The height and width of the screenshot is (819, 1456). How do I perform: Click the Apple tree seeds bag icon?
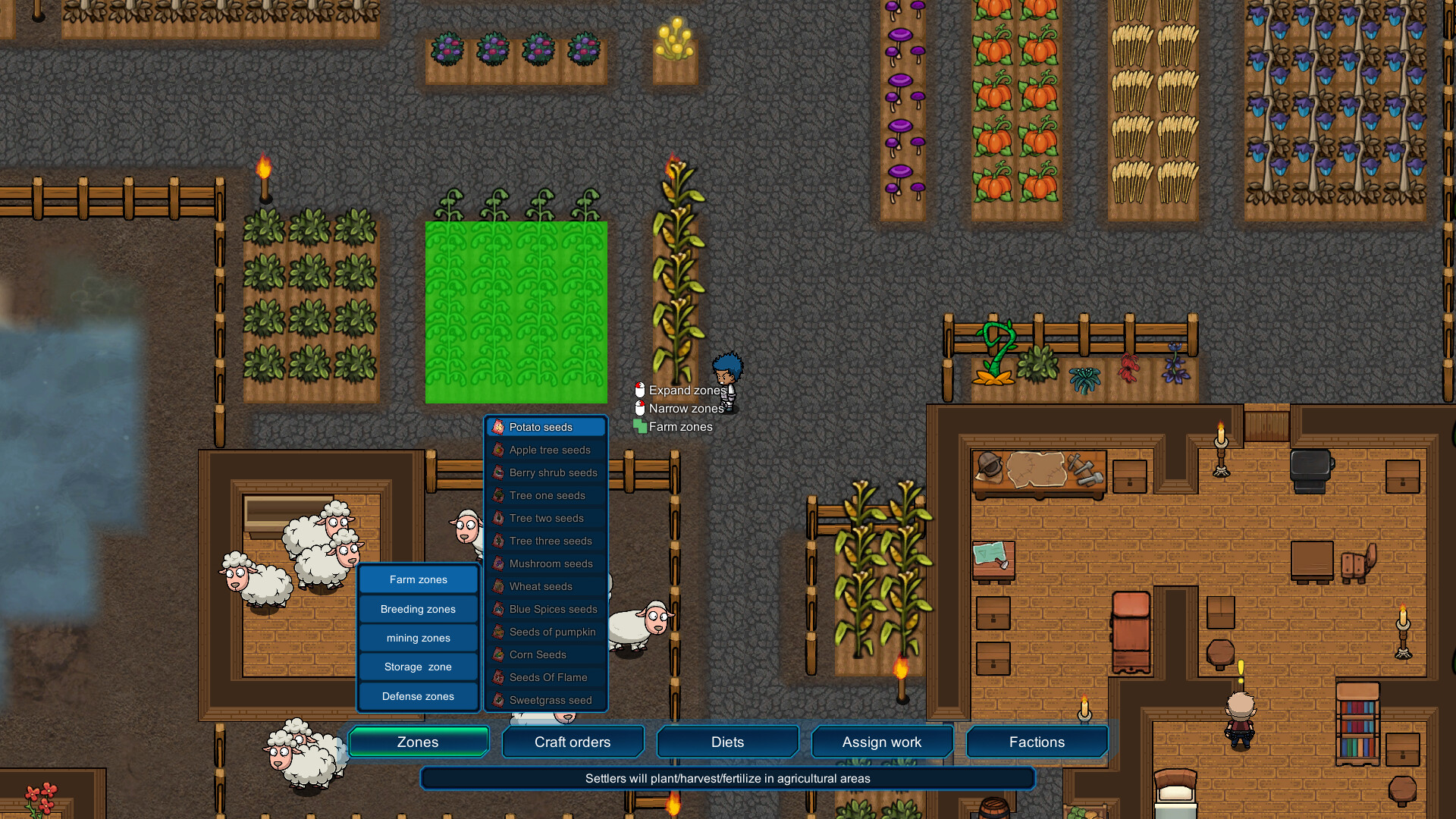(498, 450)
